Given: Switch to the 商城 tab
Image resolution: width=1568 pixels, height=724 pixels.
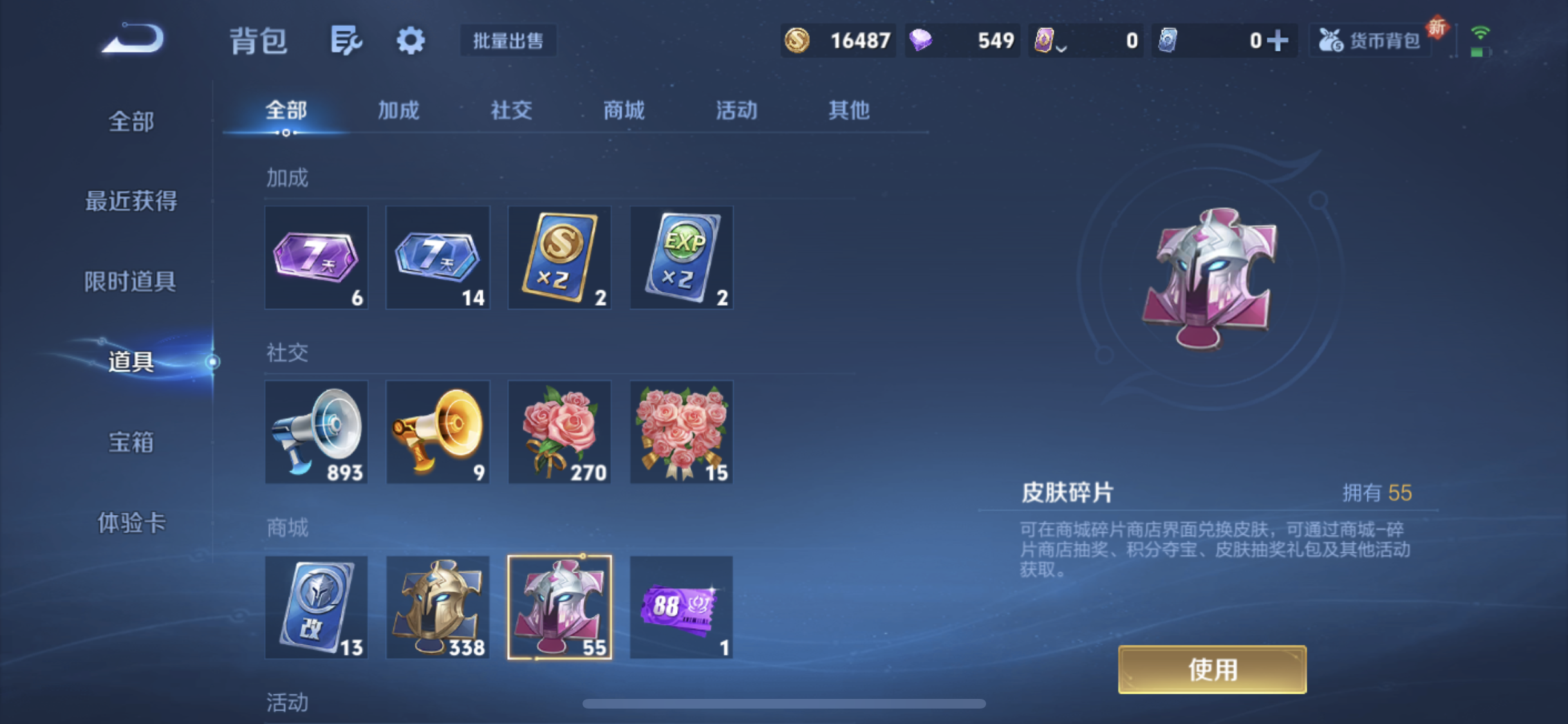Looking at the screenshot, I should [623, 111].
